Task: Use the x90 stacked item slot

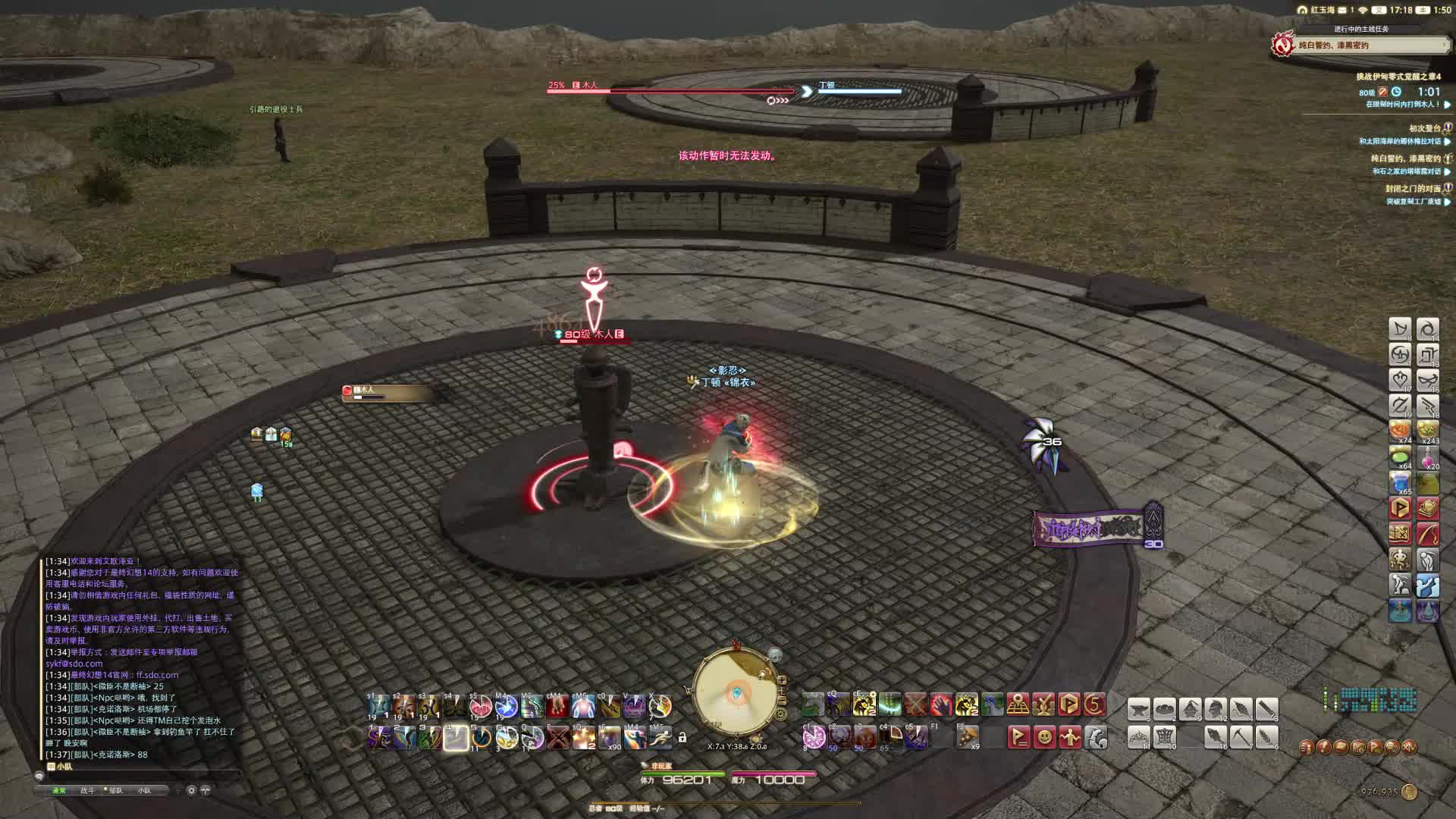Action: tap(609, 737)
